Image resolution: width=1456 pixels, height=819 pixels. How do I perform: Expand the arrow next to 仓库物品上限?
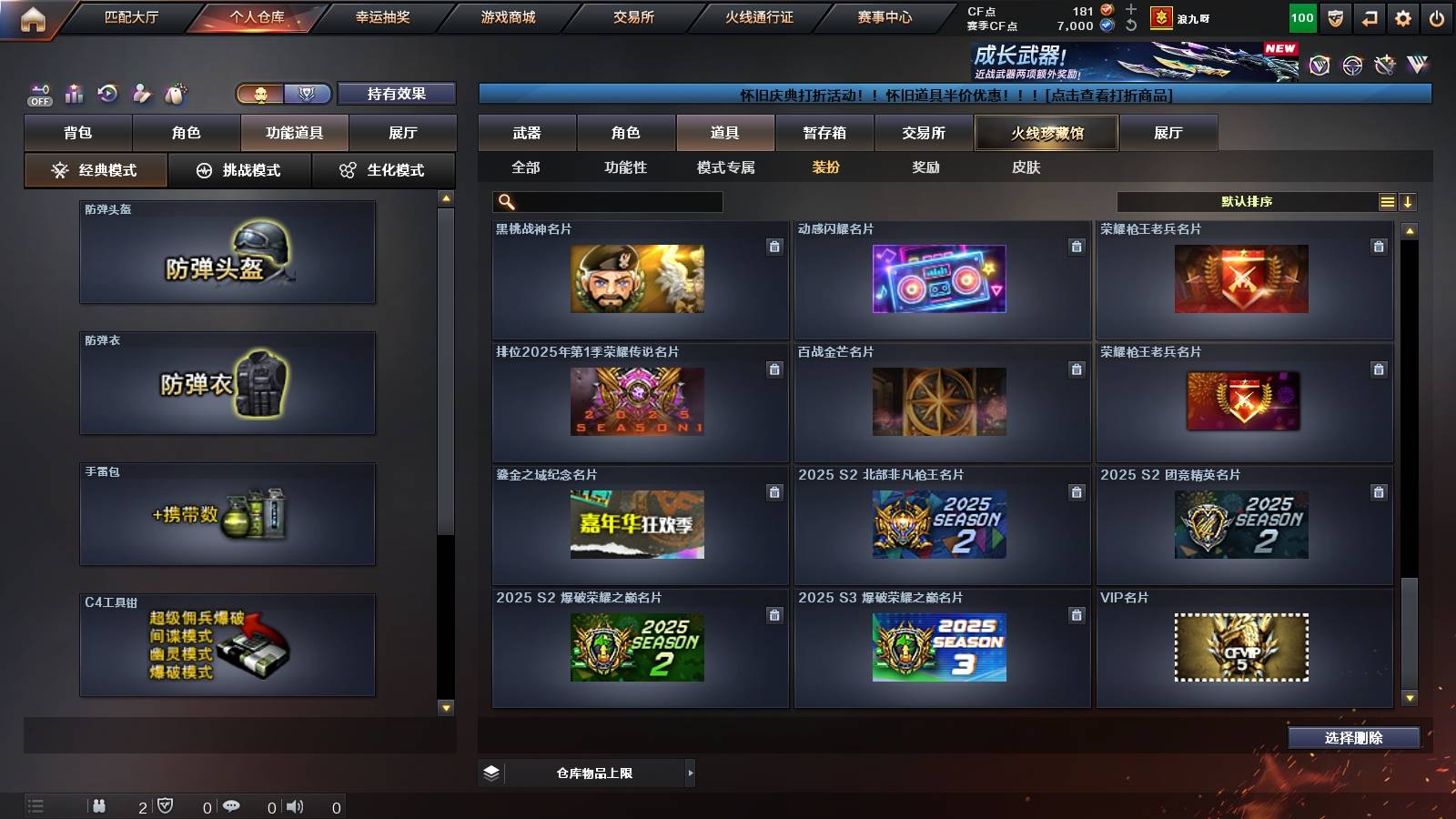(x=690, y=773)
